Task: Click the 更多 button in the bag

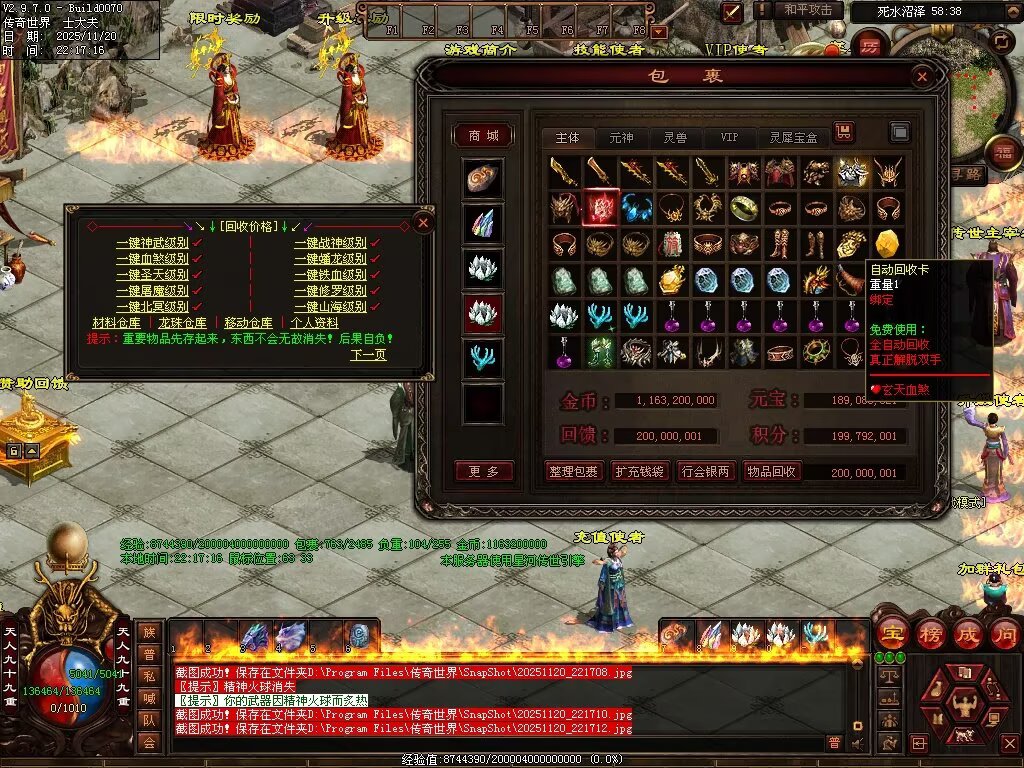Action: click(x=483, y=471)
